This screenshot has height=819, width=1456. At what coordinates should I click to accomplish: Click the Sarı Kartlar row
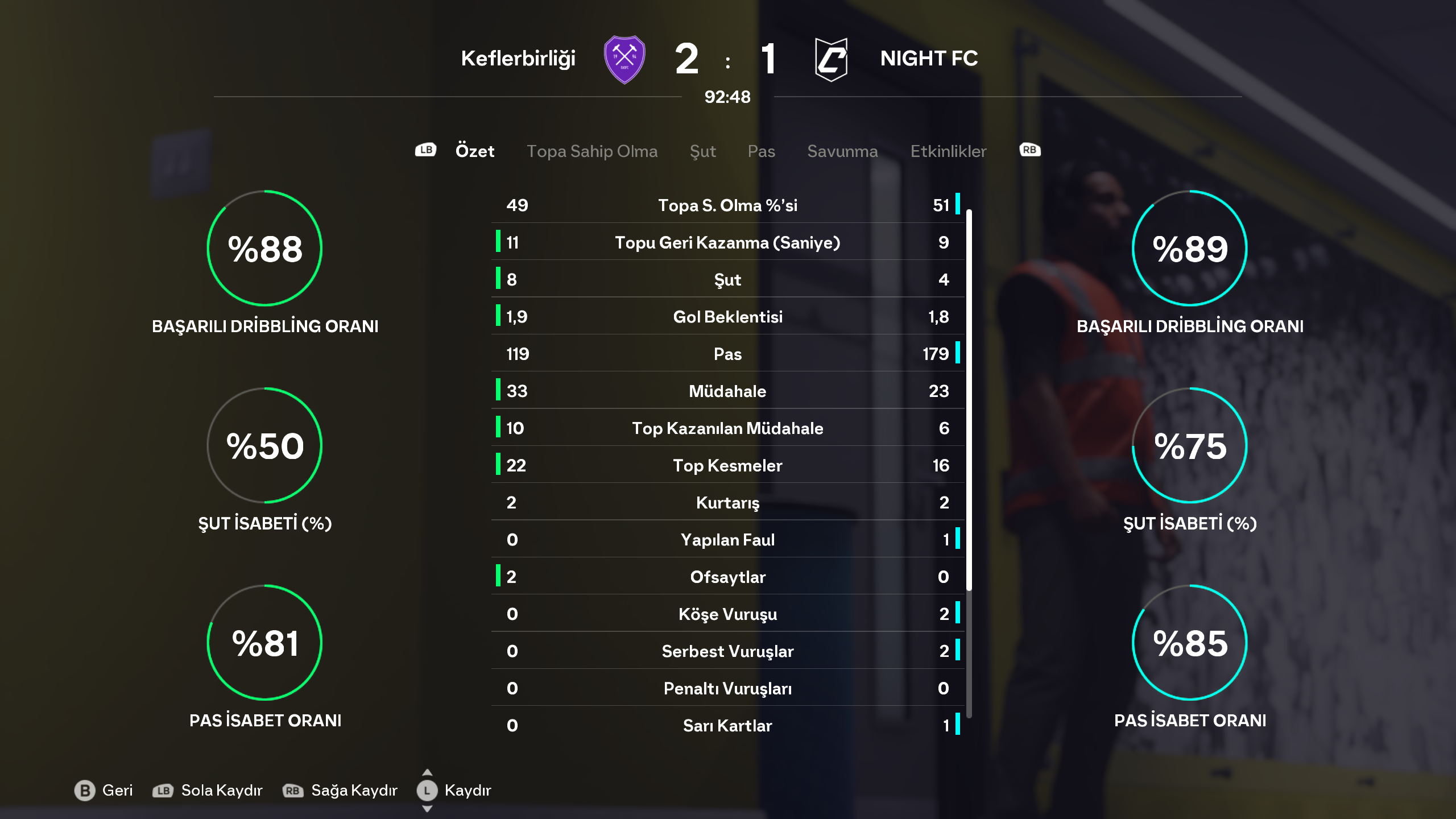point(727,726)
